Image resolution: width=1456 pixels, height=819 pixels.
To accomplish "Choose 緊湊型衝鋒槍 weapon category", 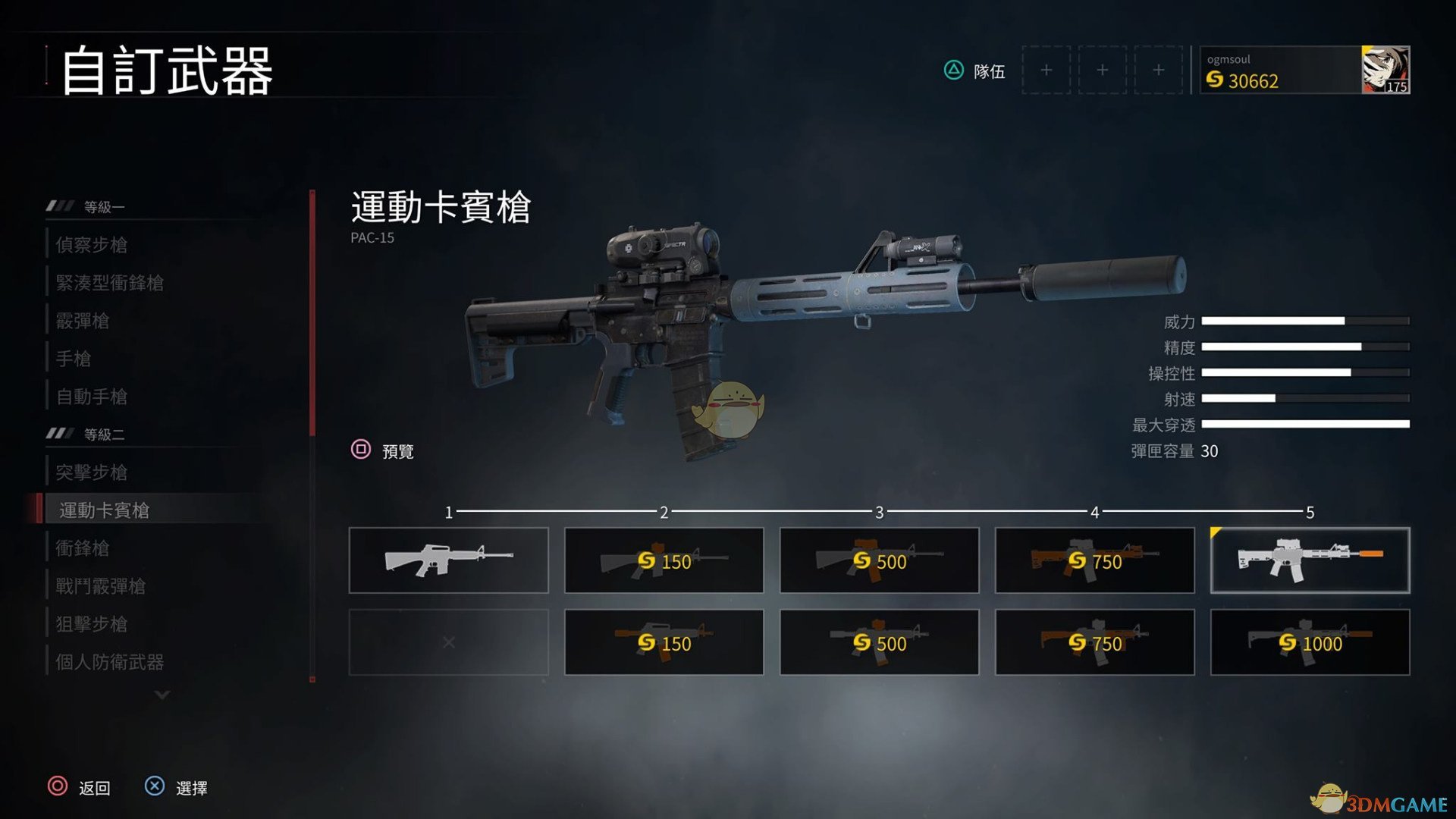I will pos(110,283).
